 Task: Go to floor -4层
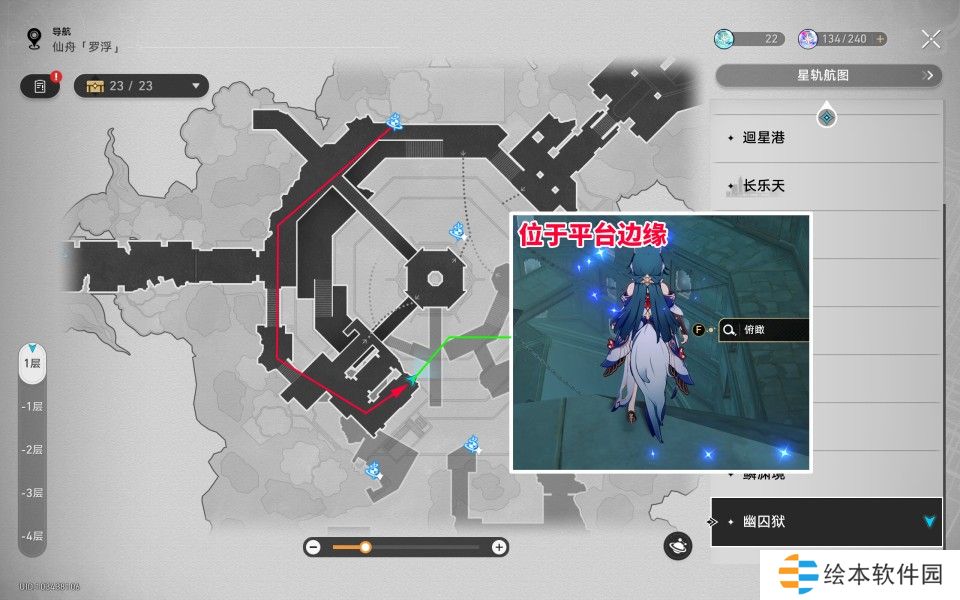pyautogui.click(x=33, y=535)
